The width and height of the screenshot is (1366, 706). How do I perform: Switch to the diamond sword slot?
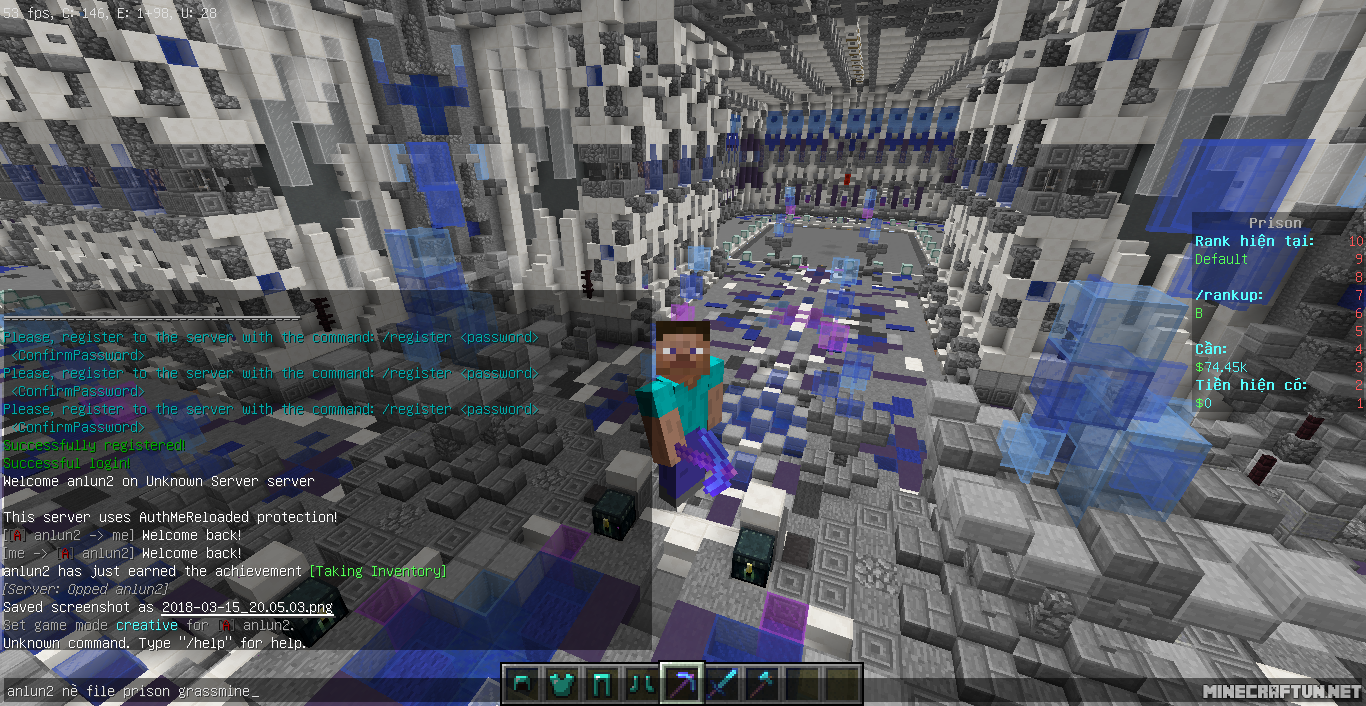[x=721, y=683]
